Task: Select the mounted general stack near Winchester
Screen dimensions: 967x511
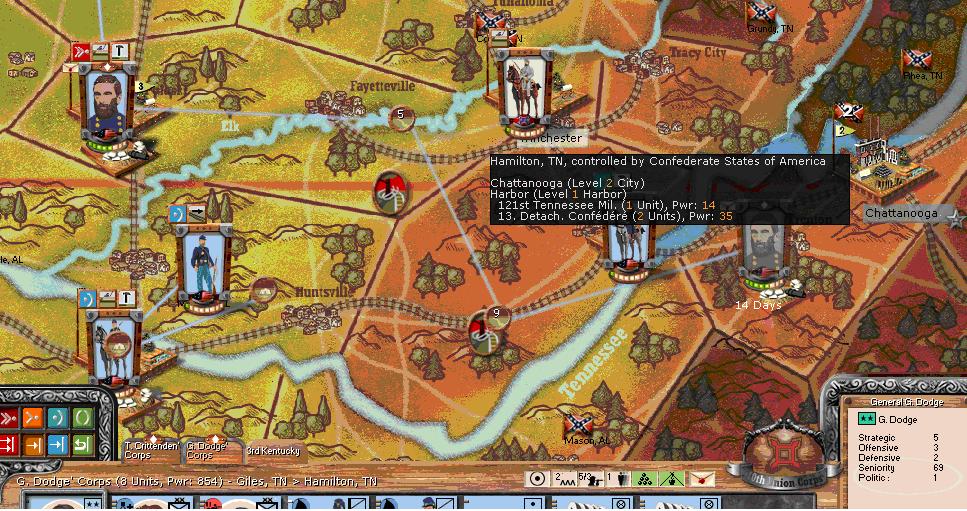Action: tap(527, 92)
